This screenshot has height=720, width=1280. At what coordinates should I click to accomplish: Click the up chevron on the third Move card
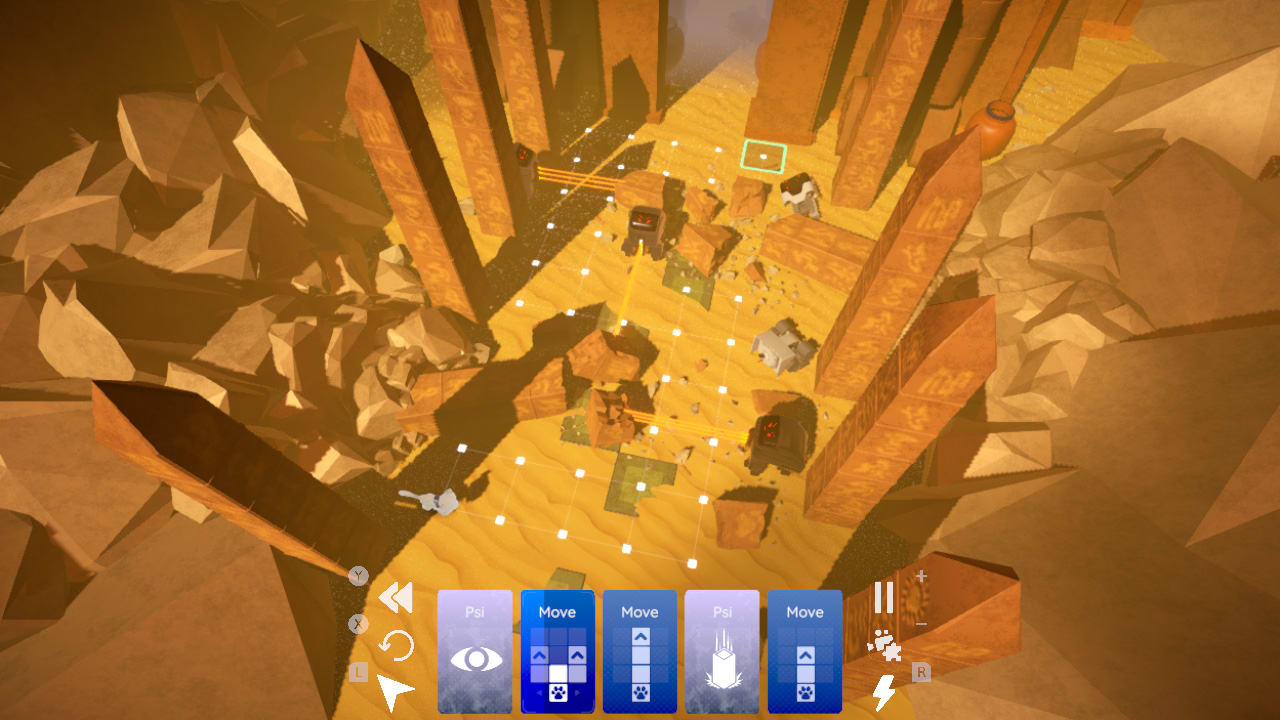pos(640,635)
